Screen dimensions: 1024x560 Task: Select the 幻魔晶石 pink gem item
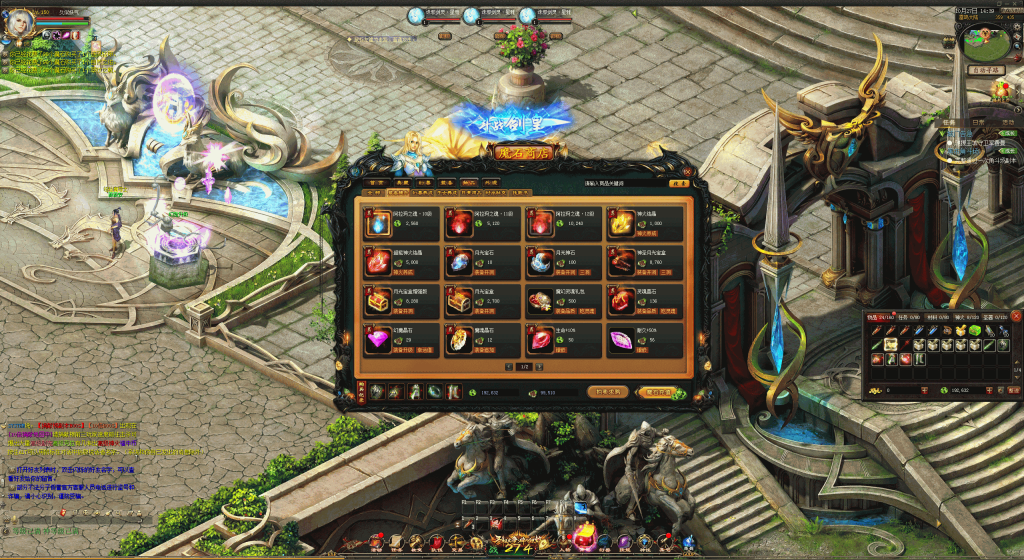pos(380,339)
